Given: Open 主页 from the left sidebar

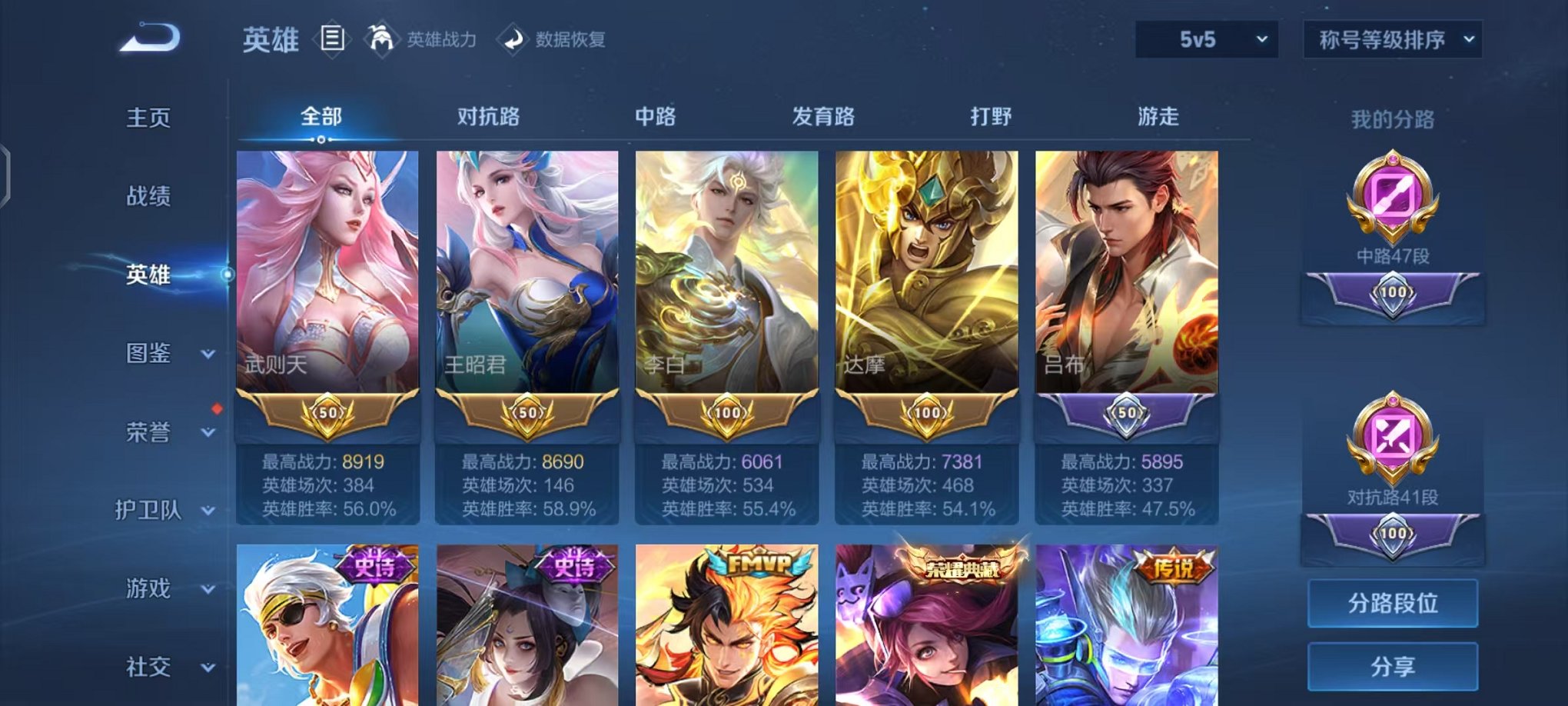Looking at the screenshot, I should click(149, 119).
